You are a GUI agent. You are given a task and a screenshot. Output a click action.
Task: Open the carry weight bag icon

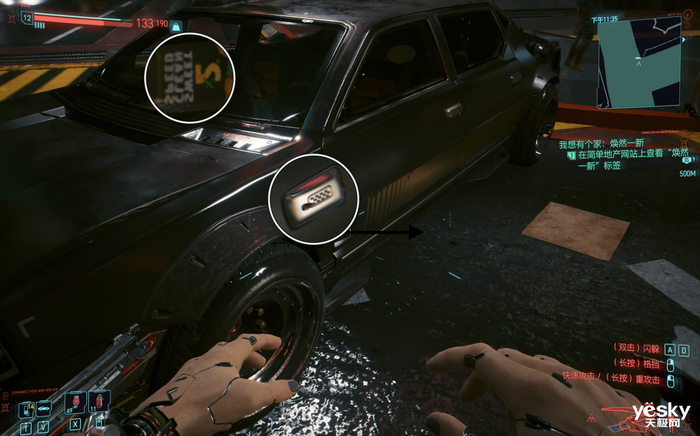[x=176, y=26]
